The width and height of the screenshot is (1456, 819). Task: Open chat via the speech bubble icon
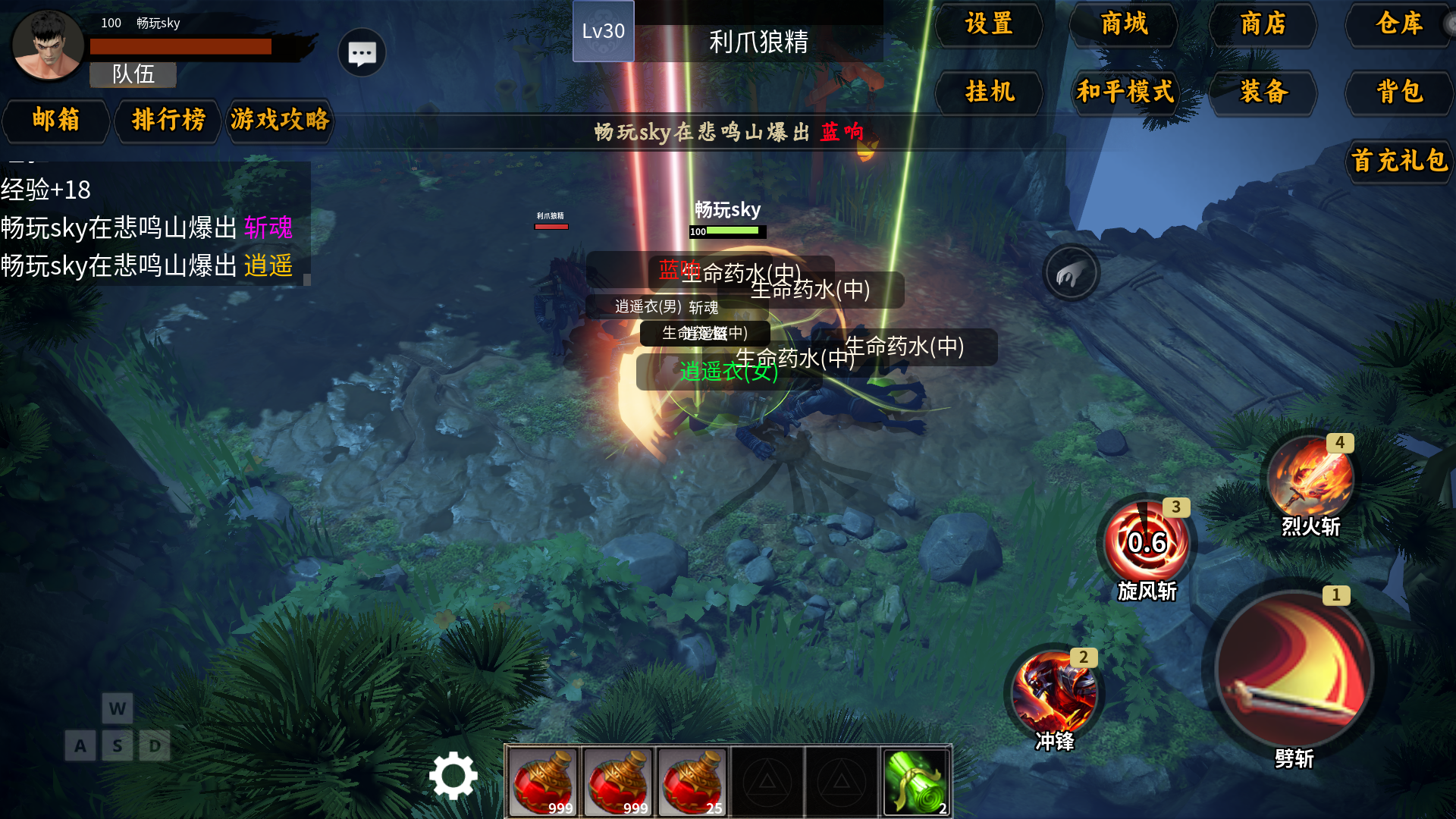click(361, 52)
